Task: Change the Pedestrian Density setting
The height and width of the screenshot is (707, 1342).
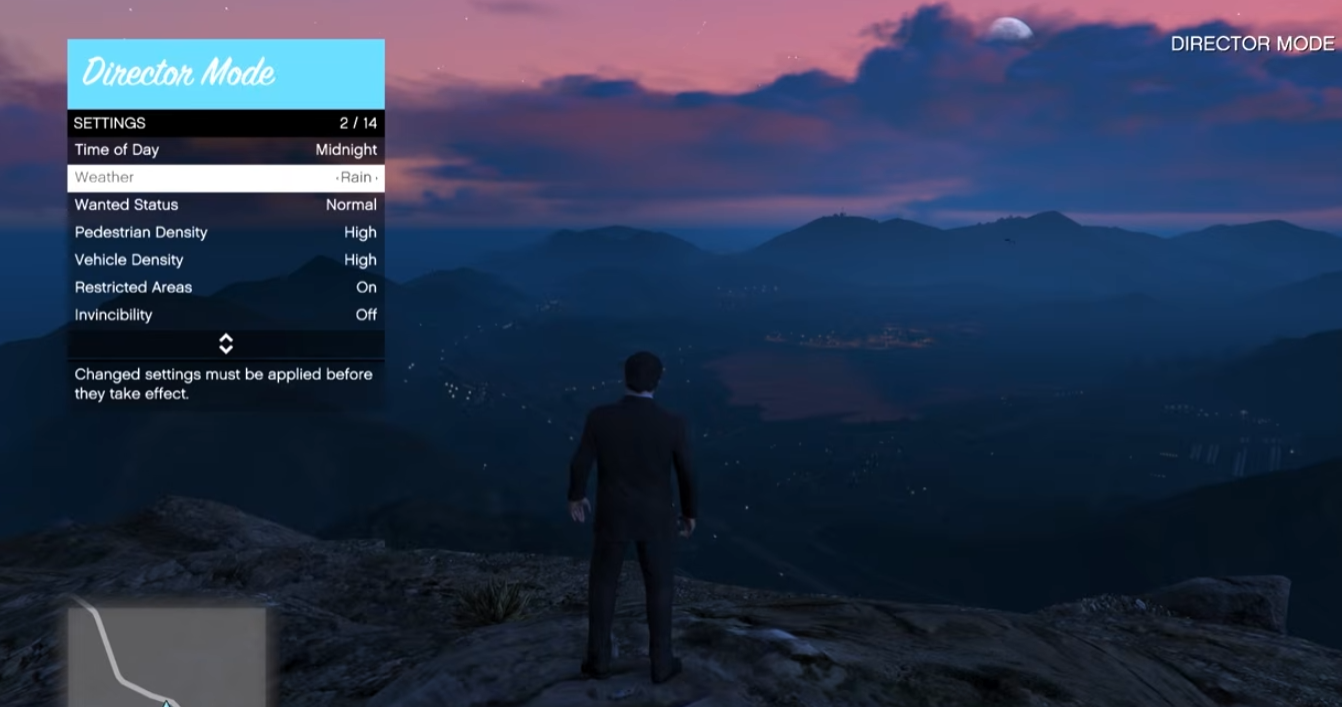Action: point(225,232)
